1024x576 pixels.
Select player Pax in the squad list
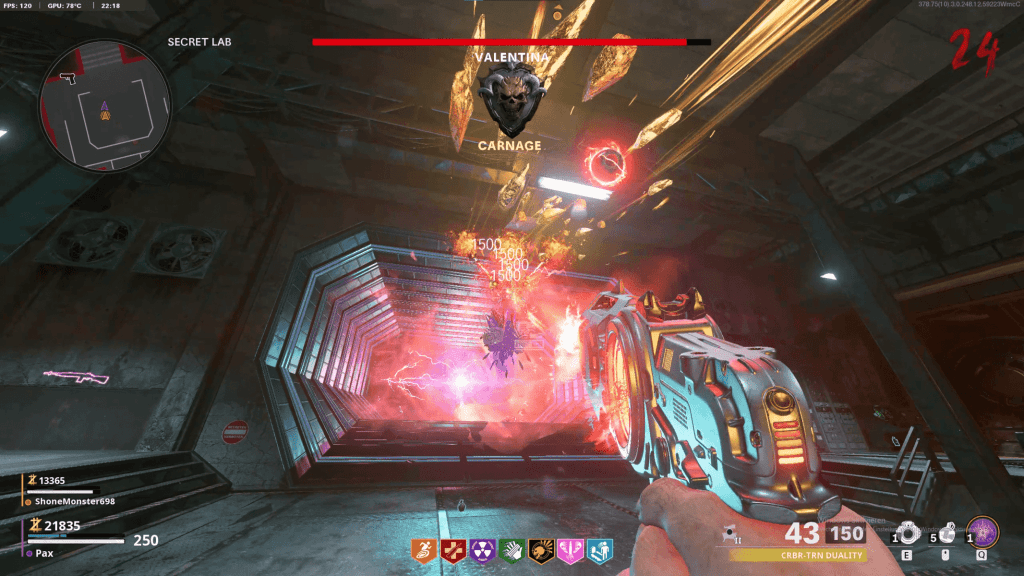(x=46, y=553)
